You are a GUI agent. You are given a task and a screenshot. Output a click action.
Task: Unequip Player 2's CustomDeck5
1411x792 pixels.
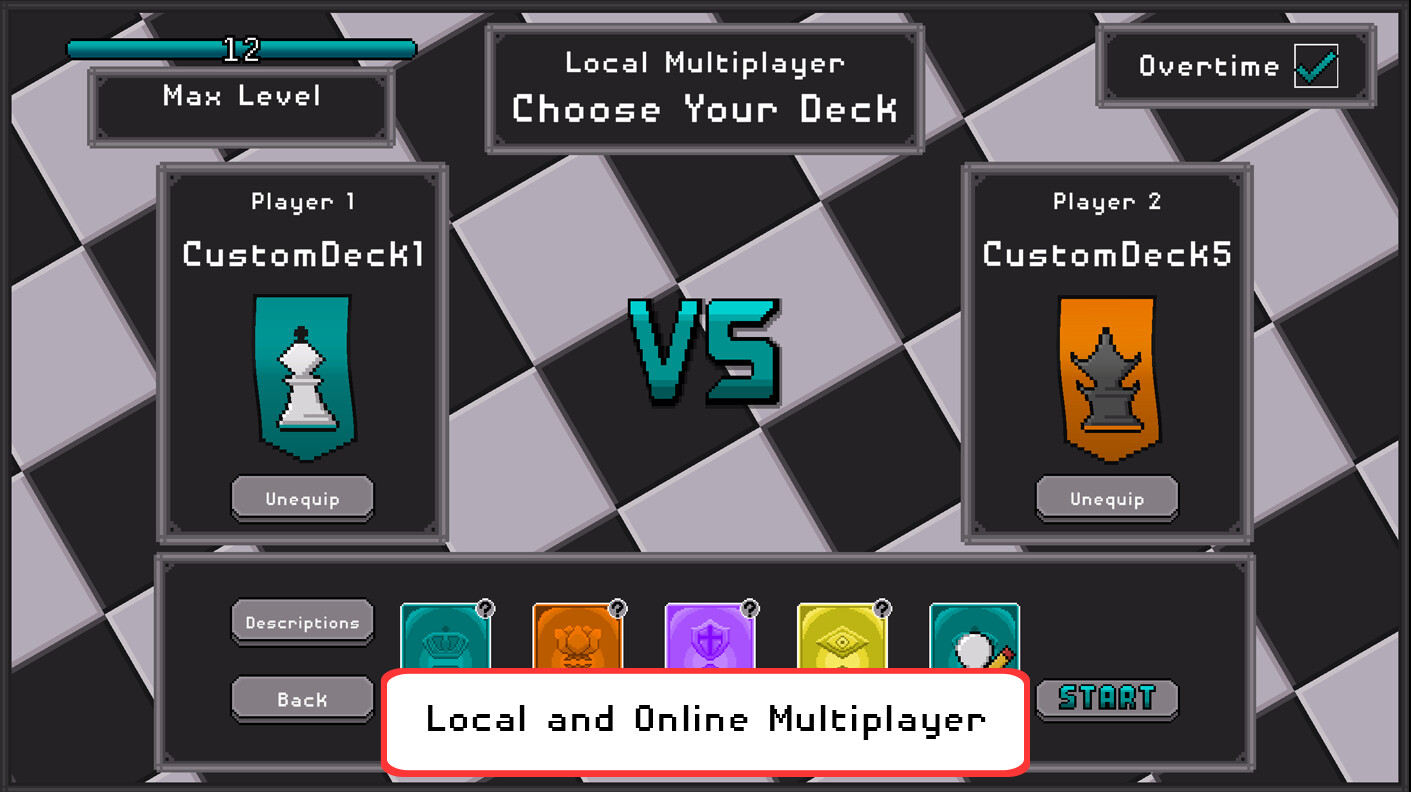pyautogui.click(x=1106, y=497)
